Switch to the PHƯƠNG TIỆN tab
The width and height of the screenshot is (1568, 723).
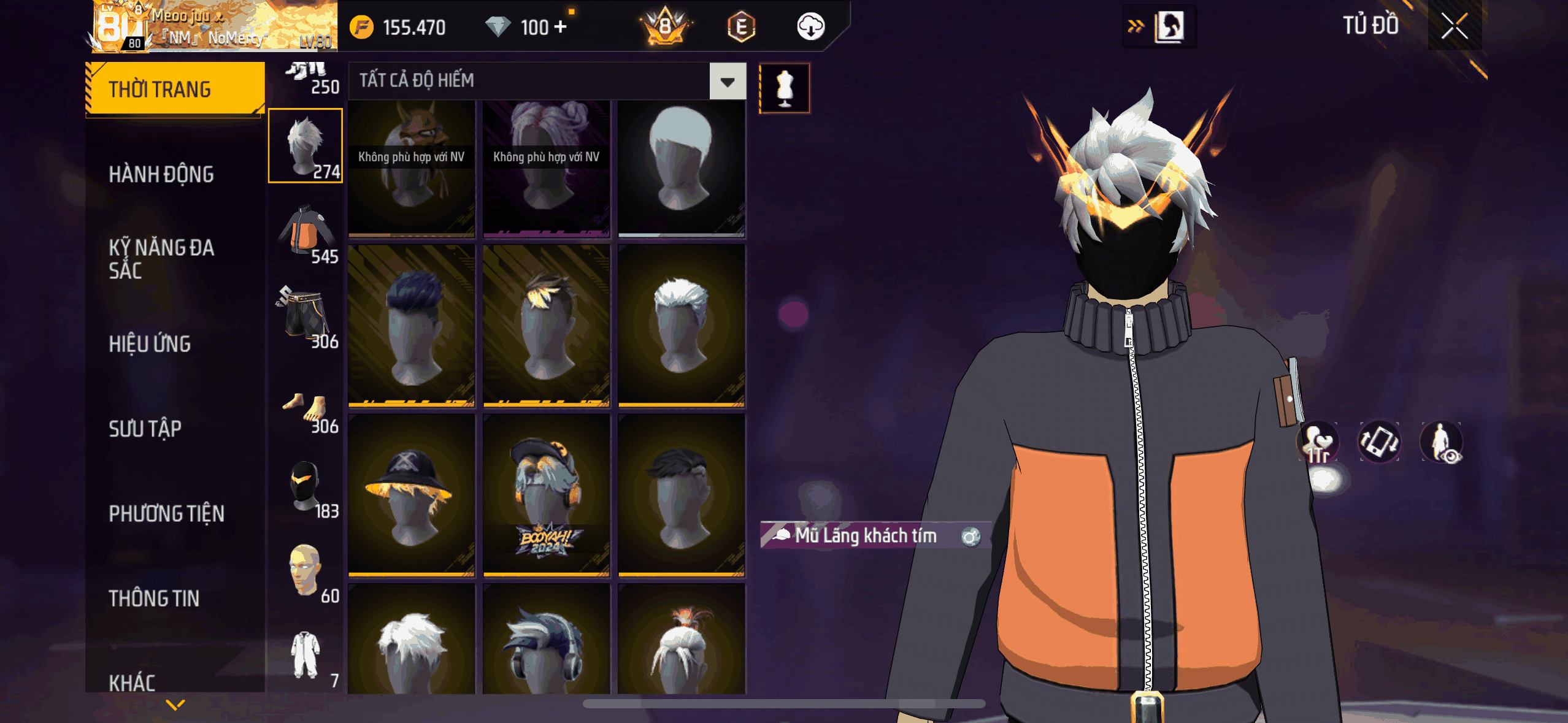166,514
